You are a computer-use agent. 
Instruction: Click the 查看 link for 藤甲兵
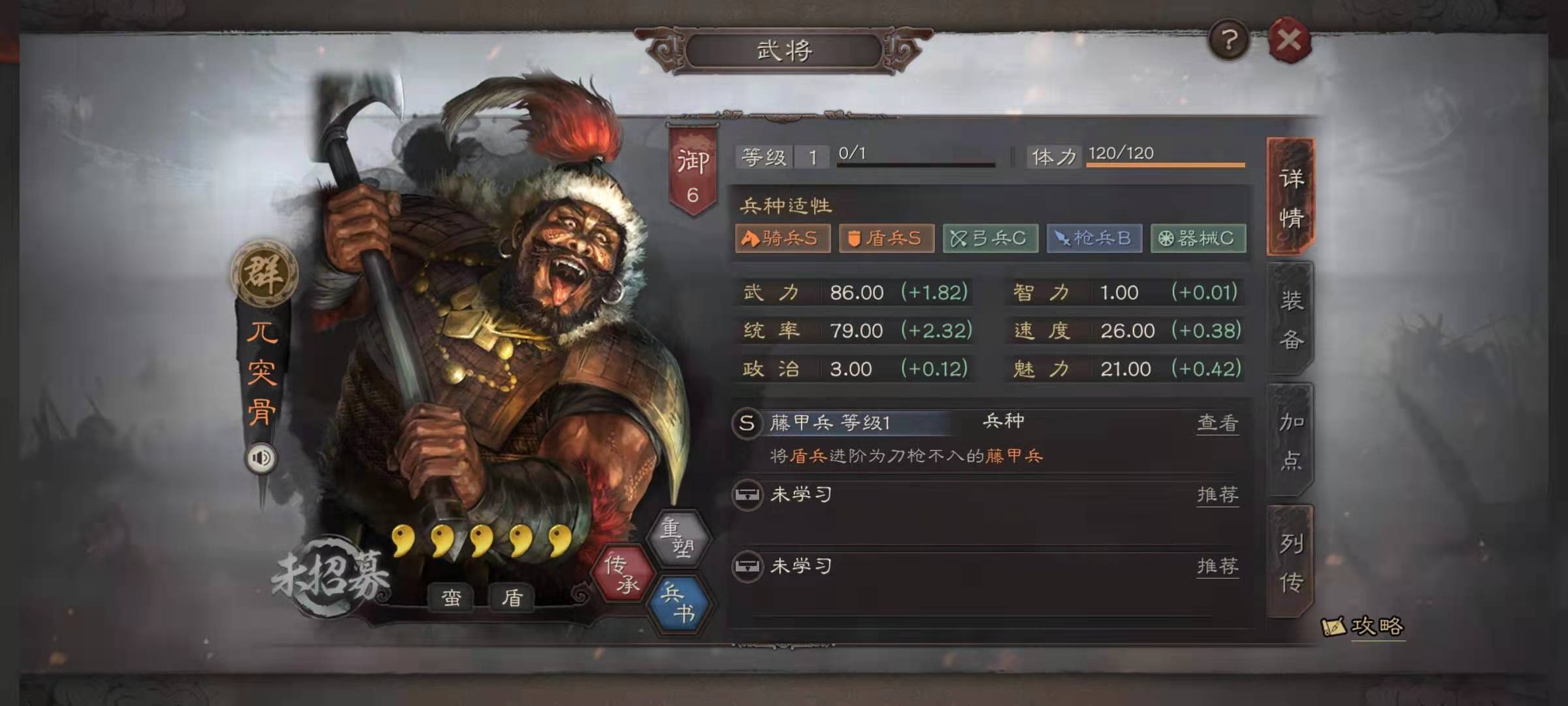coord(1217,422)
